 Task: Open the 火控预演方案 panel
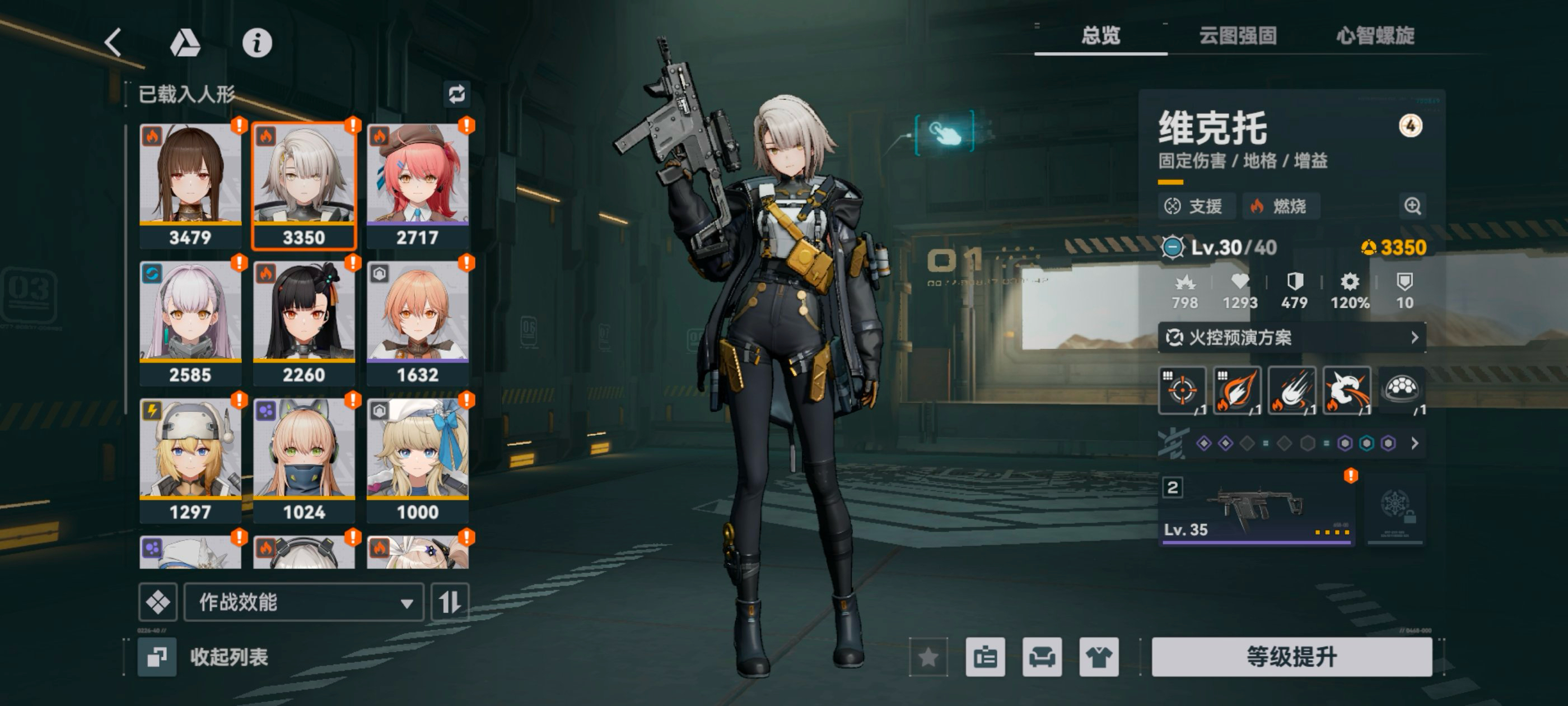[1291, 337]
